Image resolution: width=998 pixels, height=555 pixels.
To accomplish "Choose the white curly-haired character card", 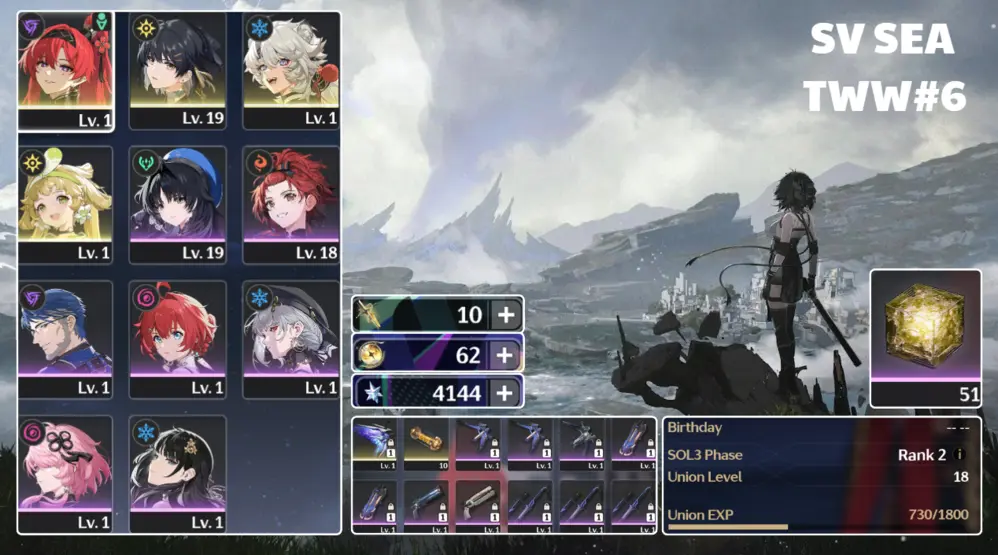I will (291, 65).
